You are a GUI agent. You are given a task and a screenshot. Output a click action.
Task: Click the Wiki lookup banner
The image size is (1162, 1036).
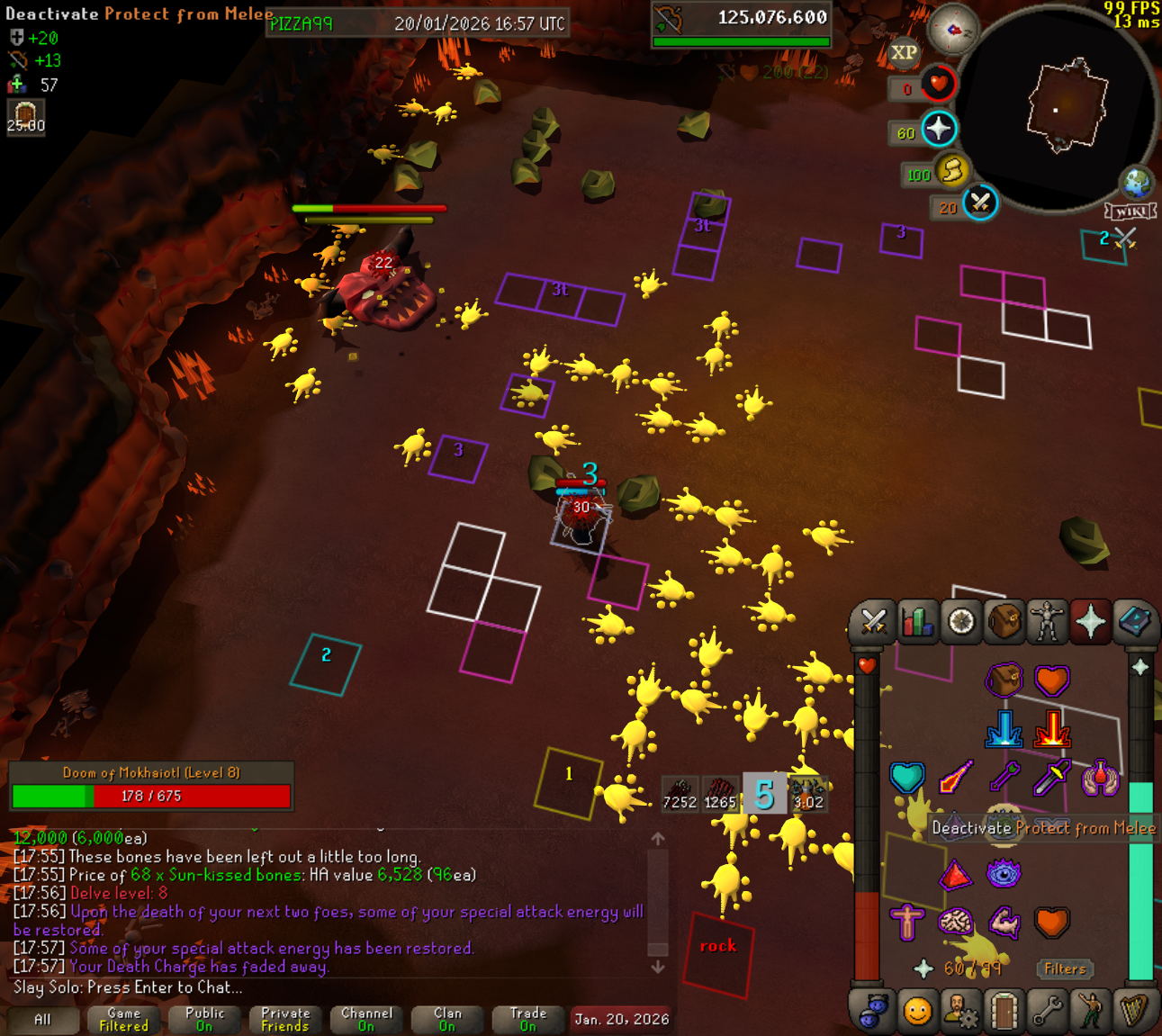tap(1130, 212)
